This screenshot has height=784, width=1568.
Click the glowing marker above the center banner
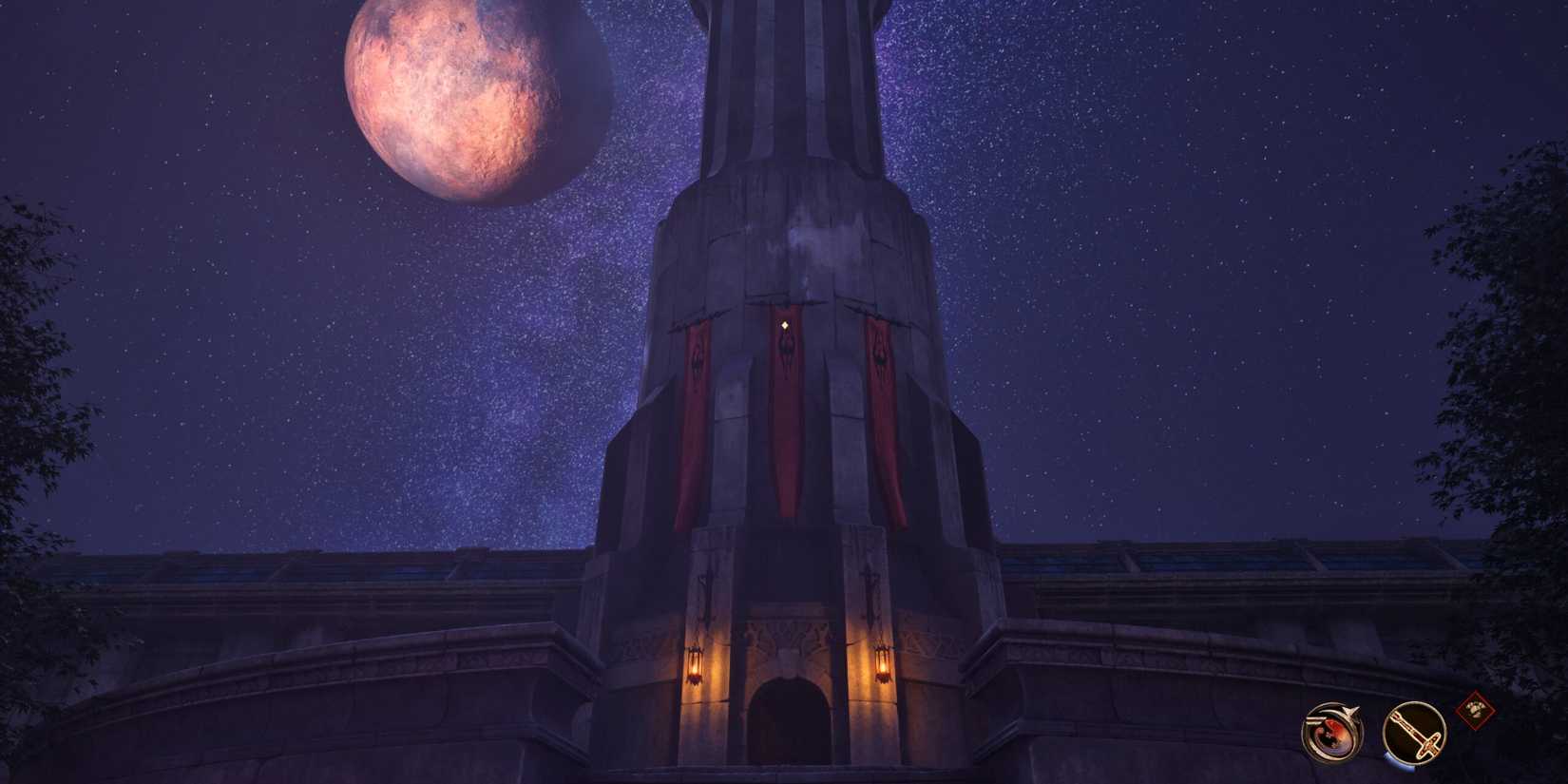point(787,325)
